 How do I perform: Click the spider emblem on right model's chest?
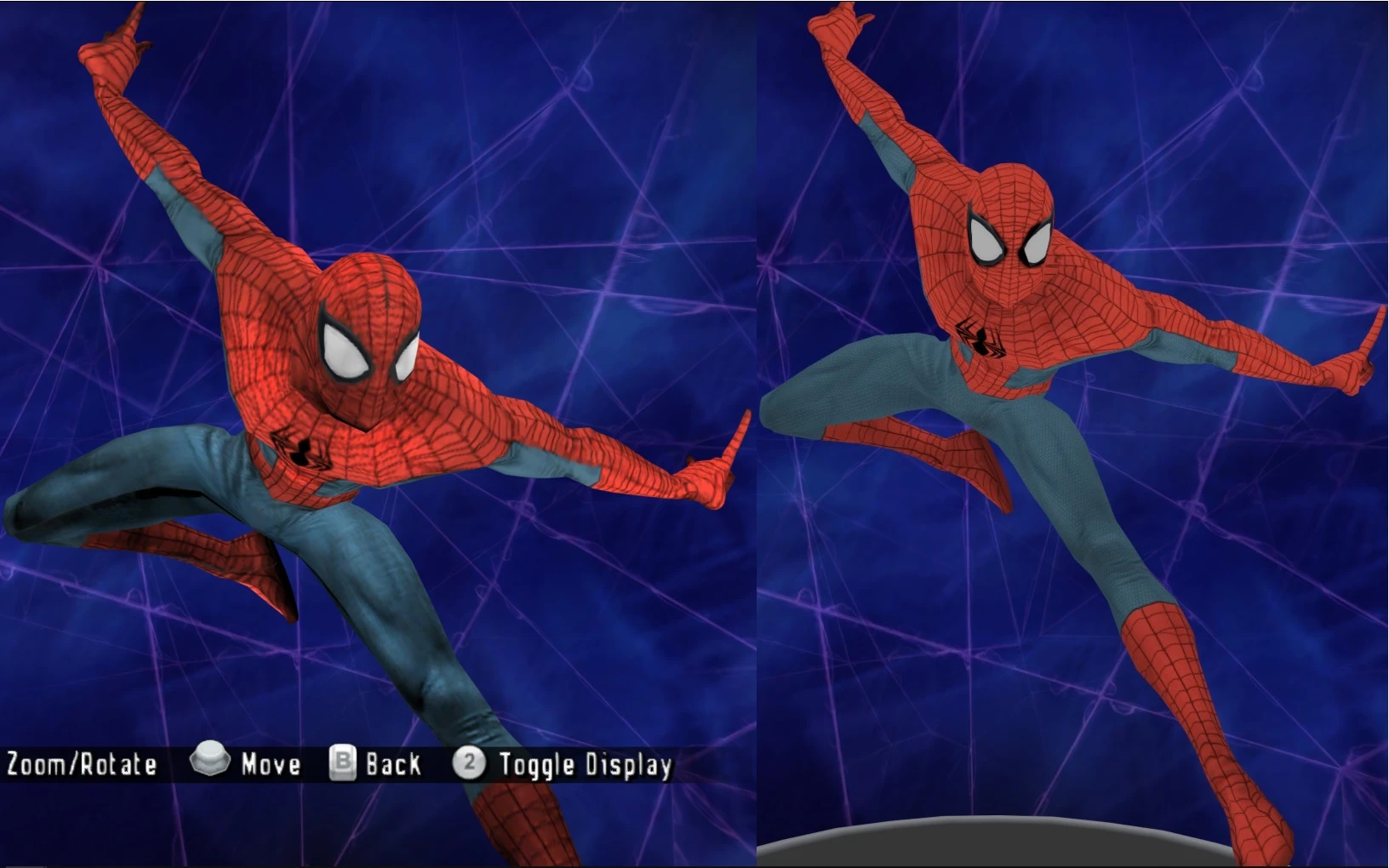[980, 339]
